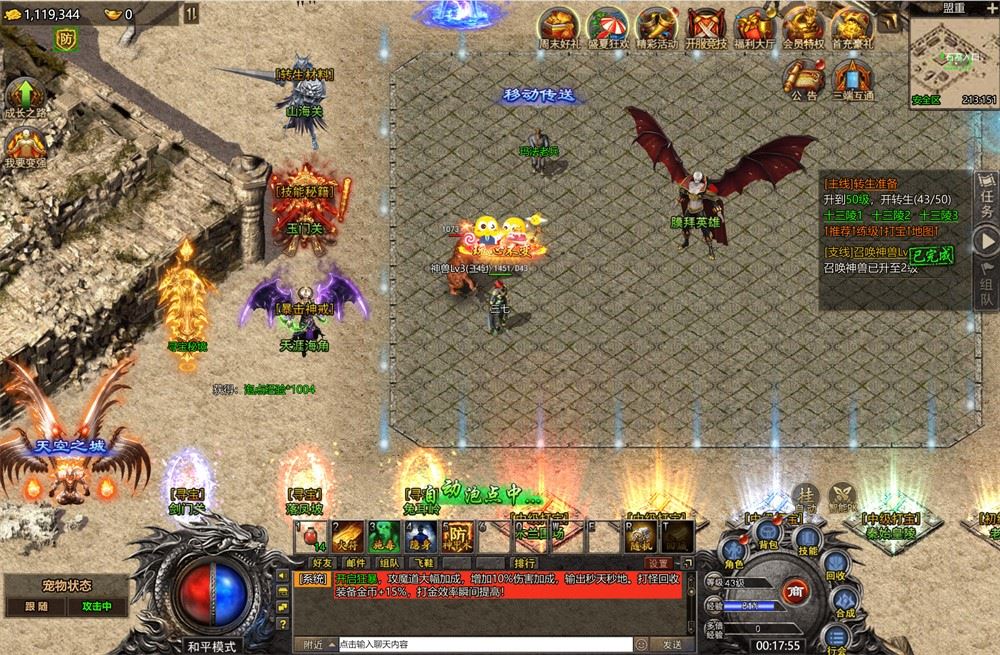Switch to the 组队 side tab
The width and height of the screenshot is (1000, 655).
click(x=986, y=286)
